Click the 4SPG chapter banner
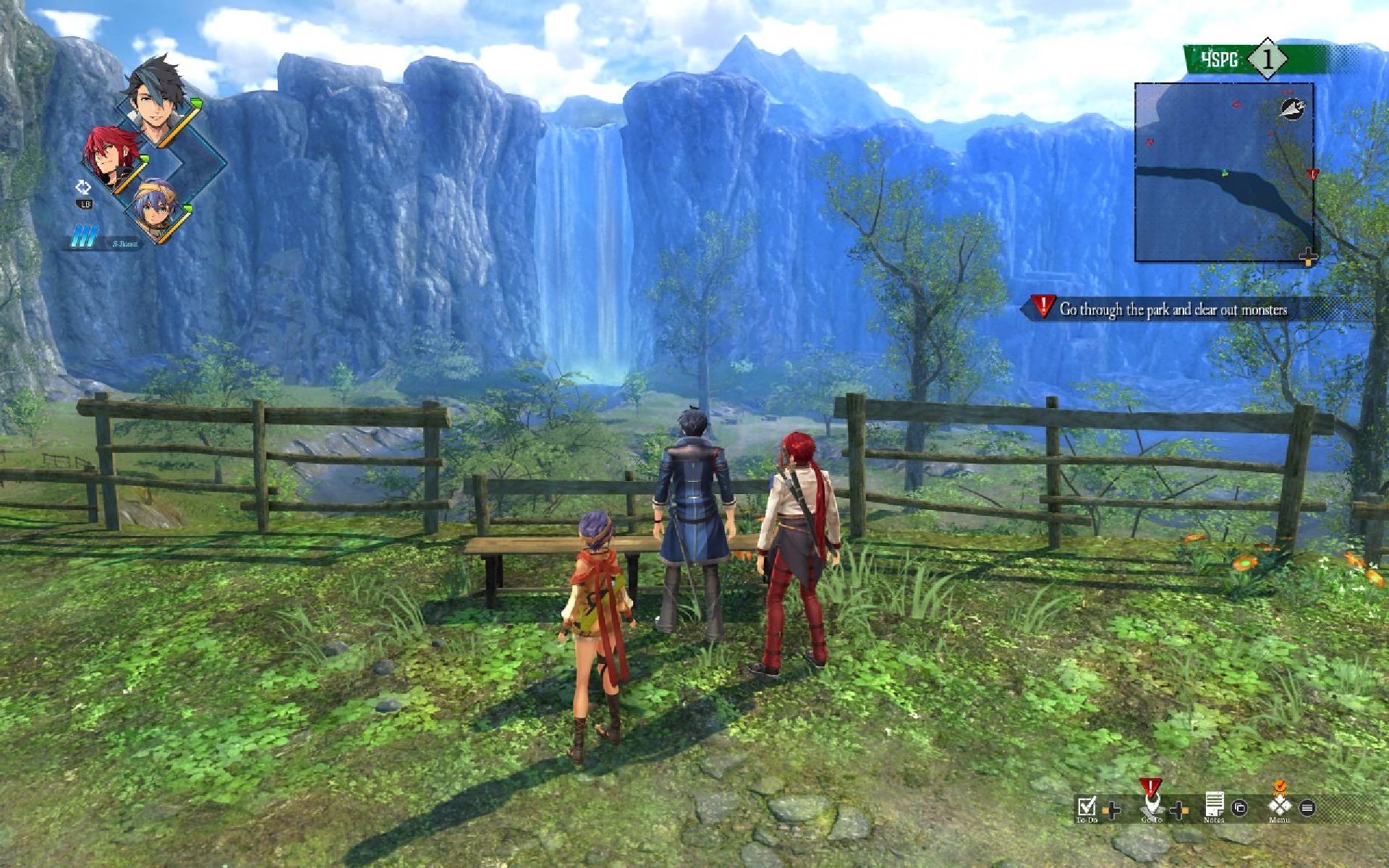The image size is (1389, 868). pyautogui.click(x=1221, y=60)
